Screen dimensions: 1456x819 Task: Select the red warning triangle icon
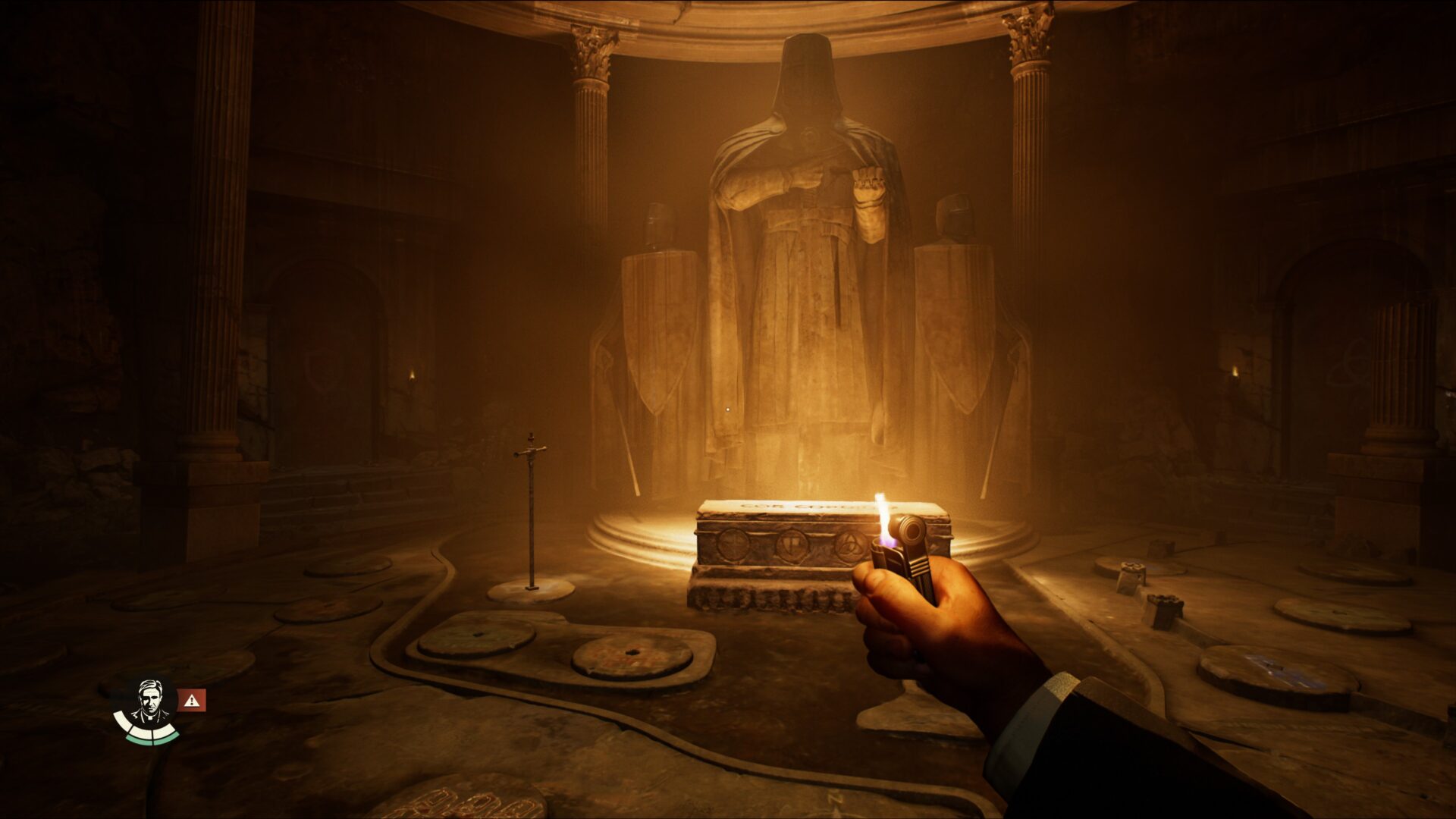[192, 701]
